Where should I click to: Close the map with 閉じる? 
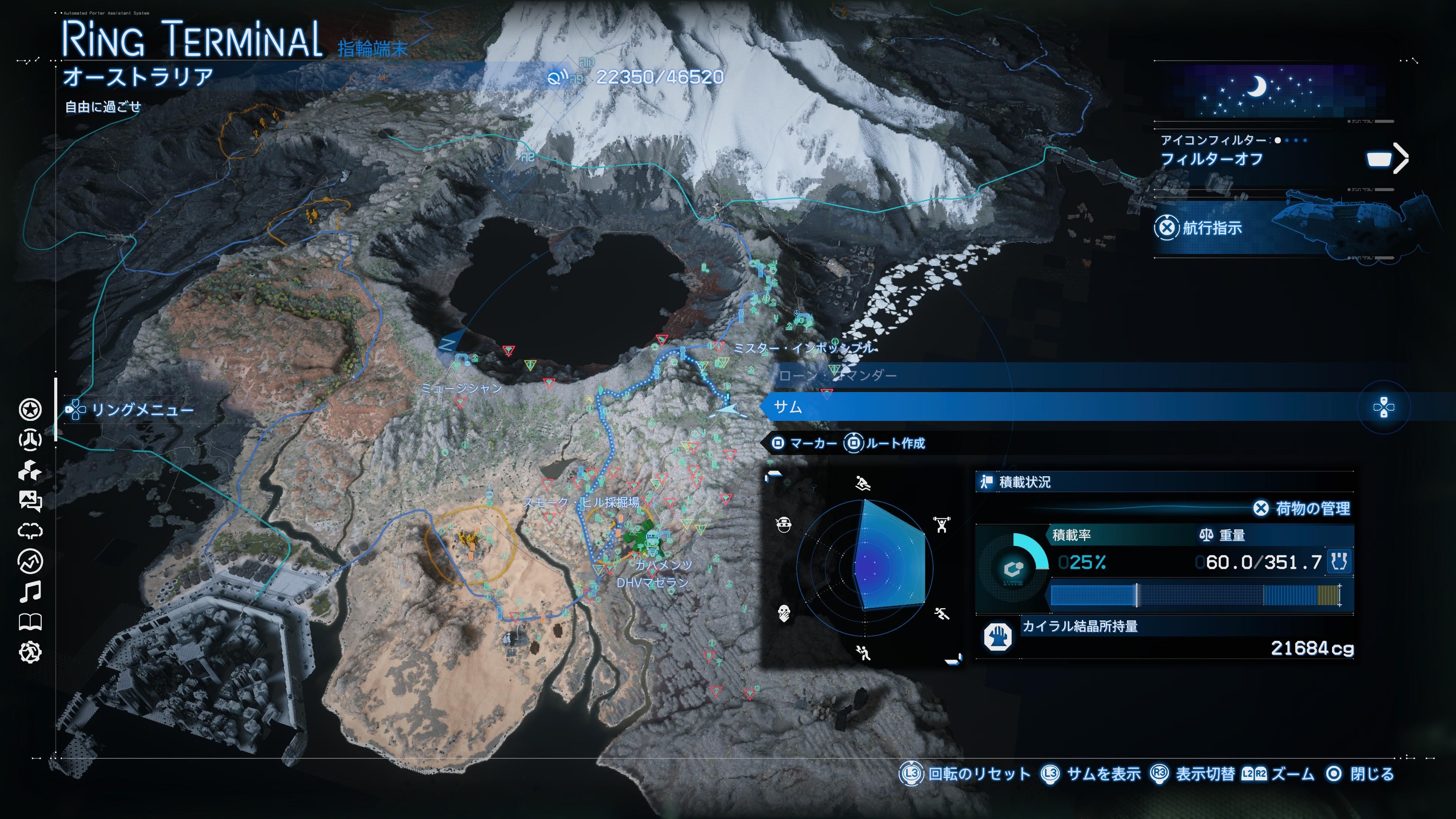click(1372, 774)
